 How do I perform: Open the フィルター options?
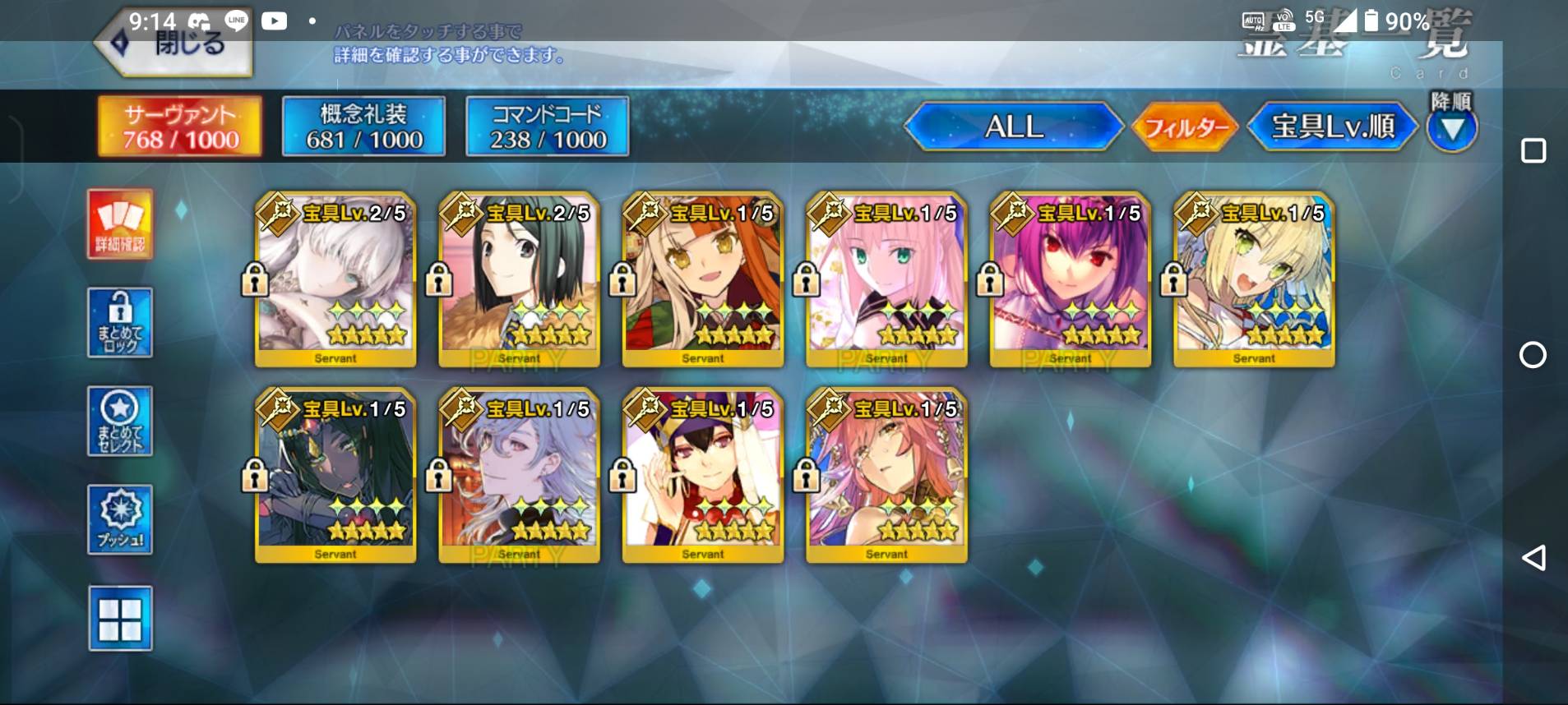click(1185, 127)
